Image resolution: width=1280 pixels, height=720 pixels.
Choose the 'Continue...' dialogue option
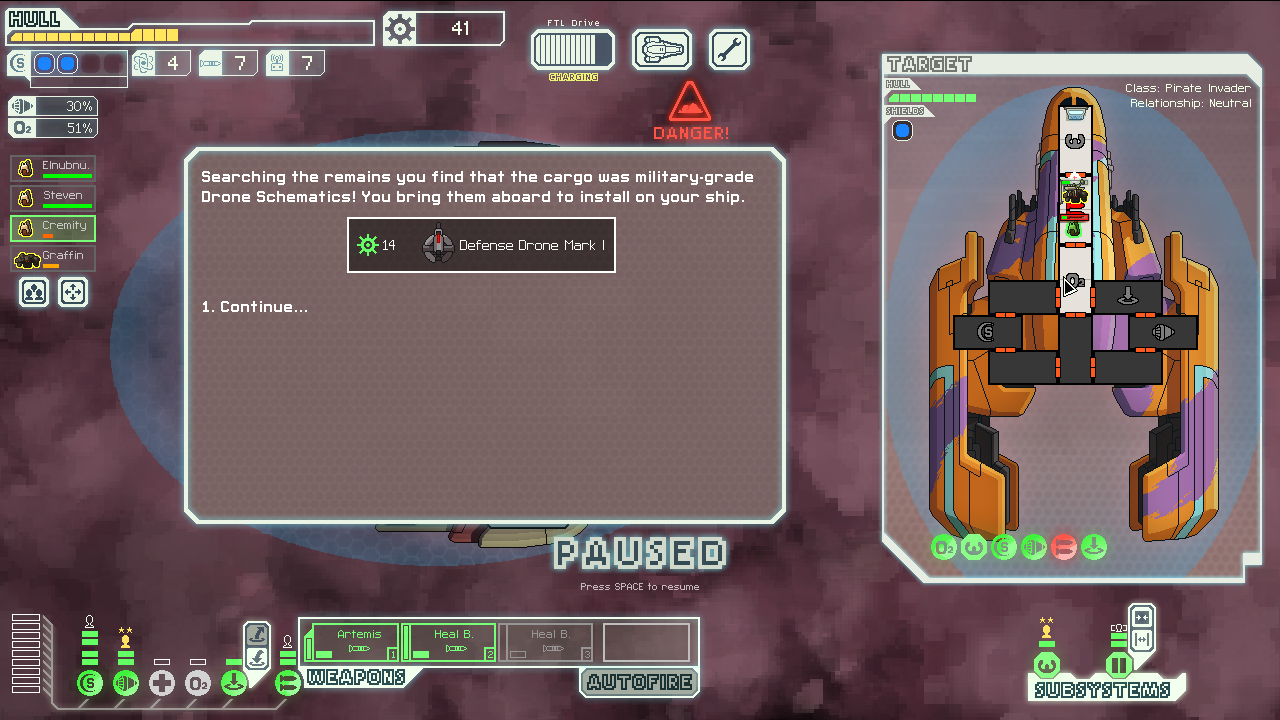pos(254,307)
